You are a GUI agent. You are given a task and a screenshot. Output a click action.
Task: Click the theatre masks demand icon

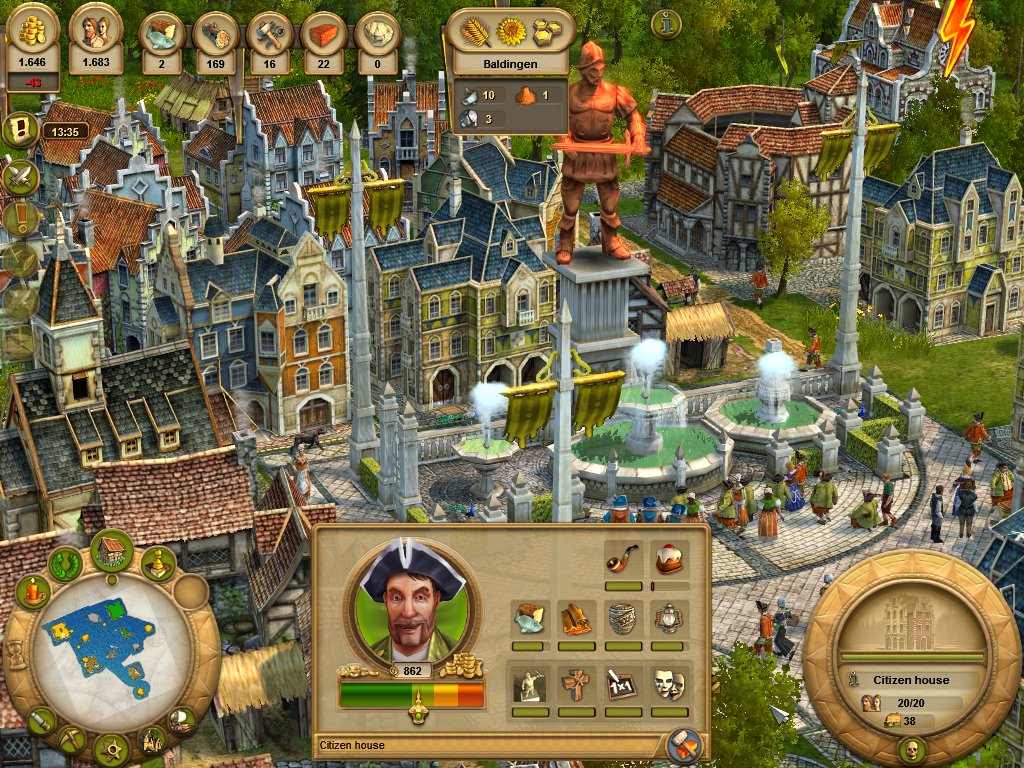[669, 685]
